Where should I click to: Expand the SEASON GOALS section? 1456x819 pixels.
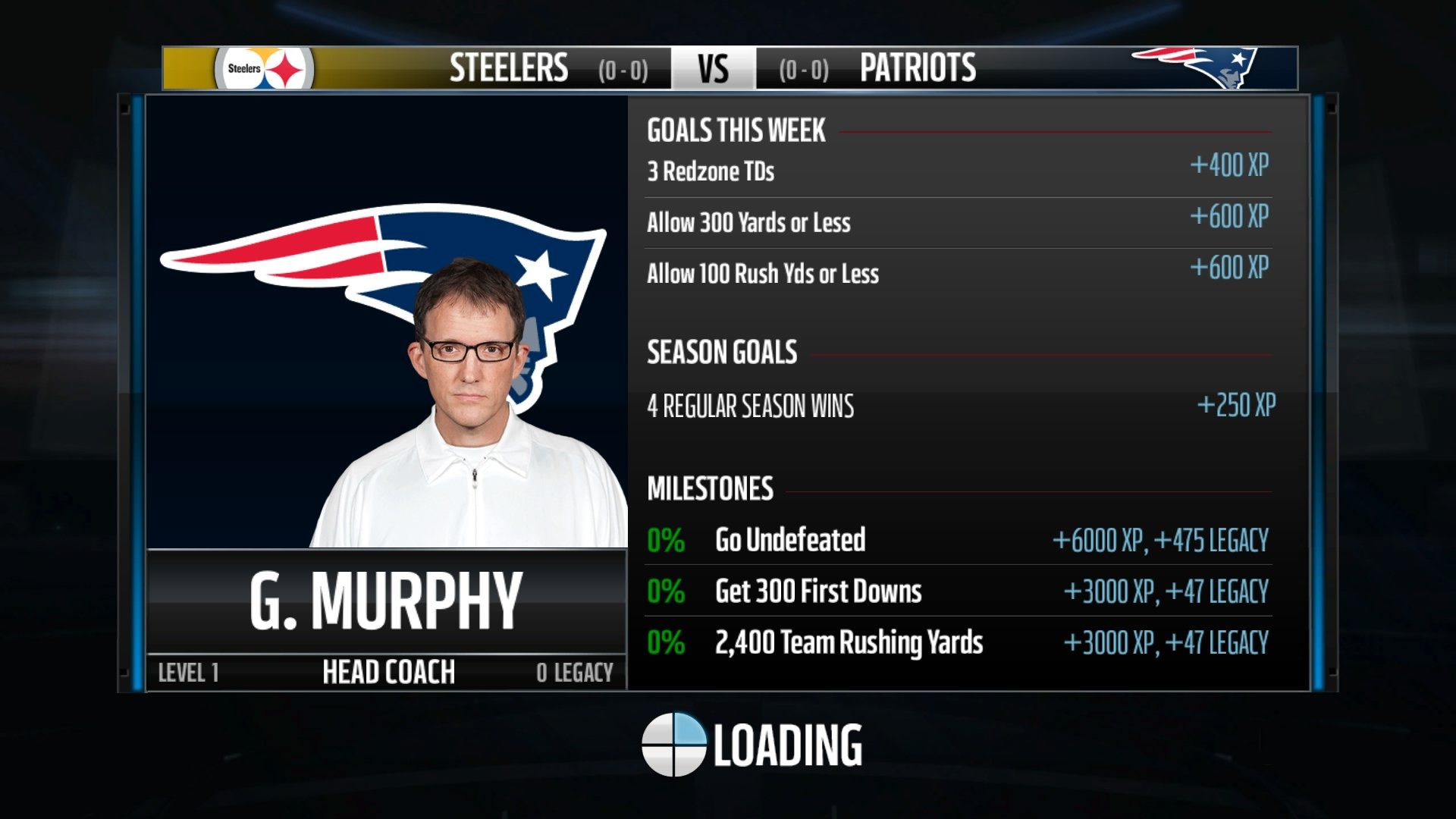[720, 350]
